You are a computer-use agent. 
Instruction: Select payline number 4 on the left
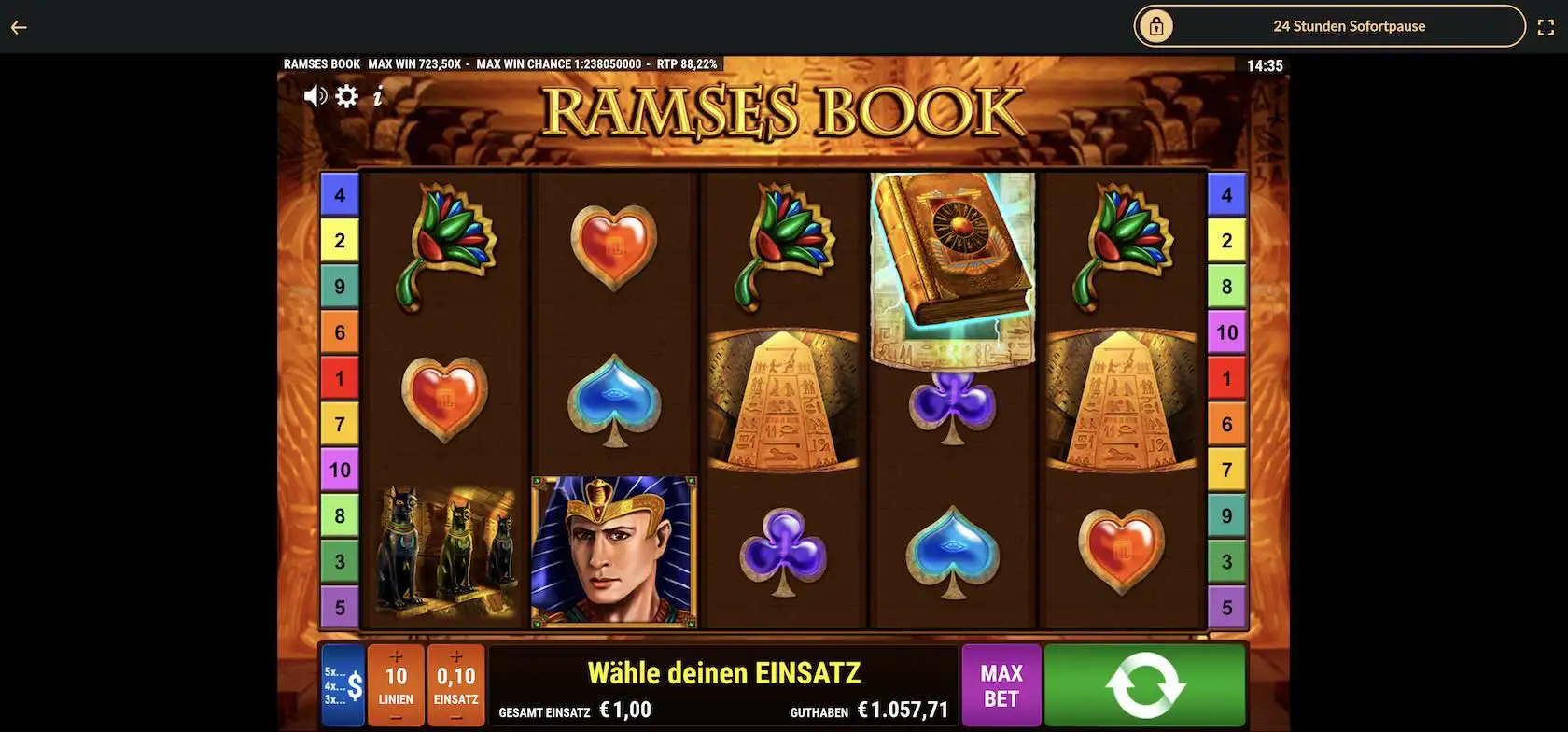point(340,193)
